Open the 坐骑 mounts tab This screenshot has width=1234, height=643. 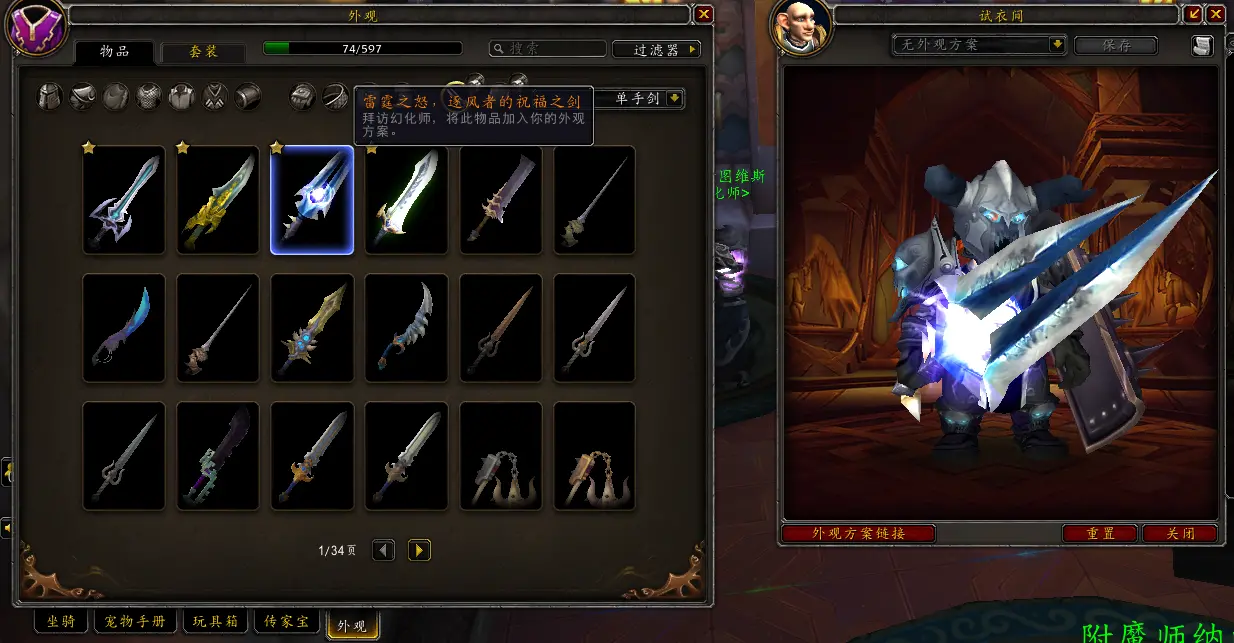coord(61,622)
